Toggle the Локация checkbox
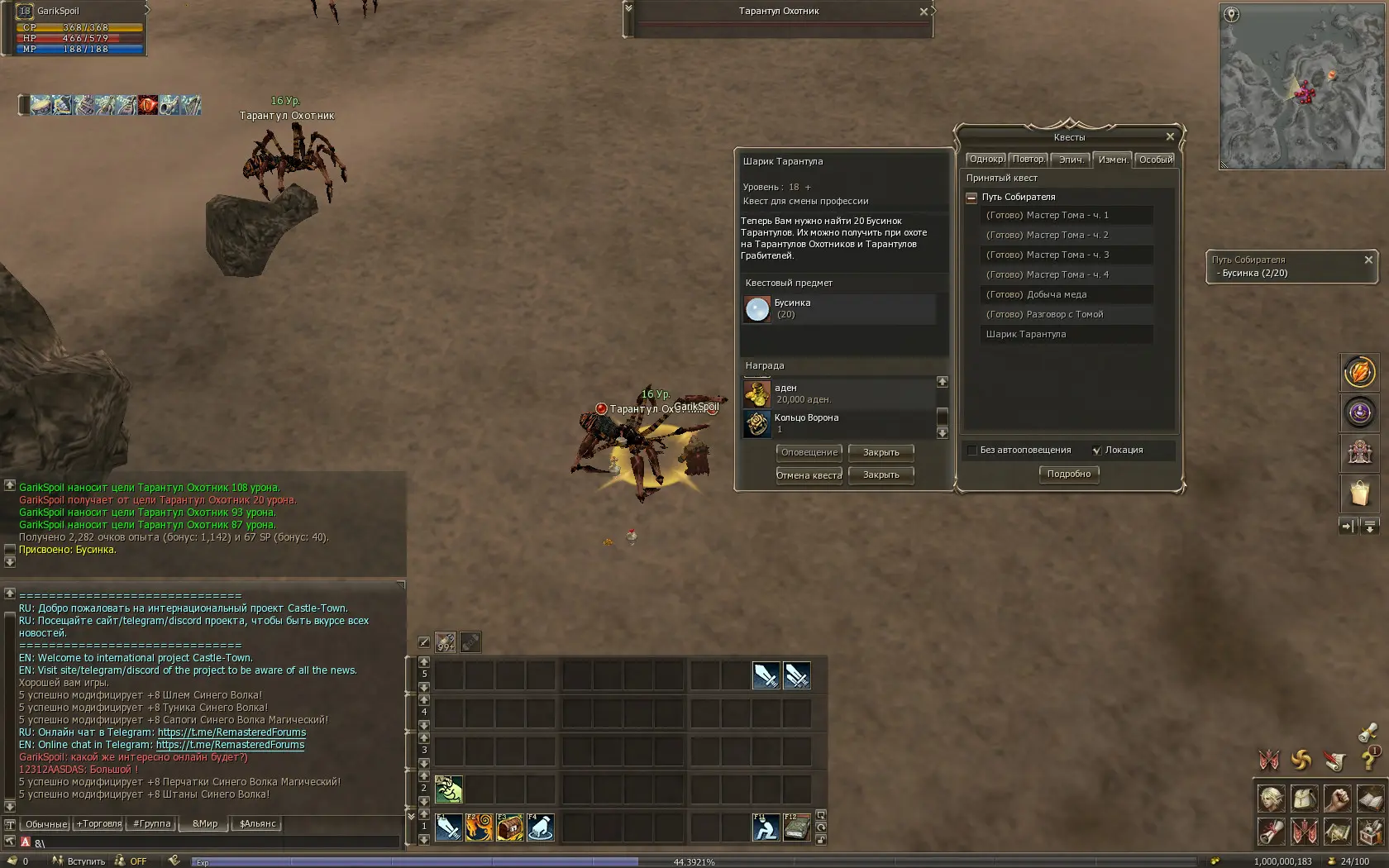Viewport: 1389px width, 868px height. point(1096,451)
